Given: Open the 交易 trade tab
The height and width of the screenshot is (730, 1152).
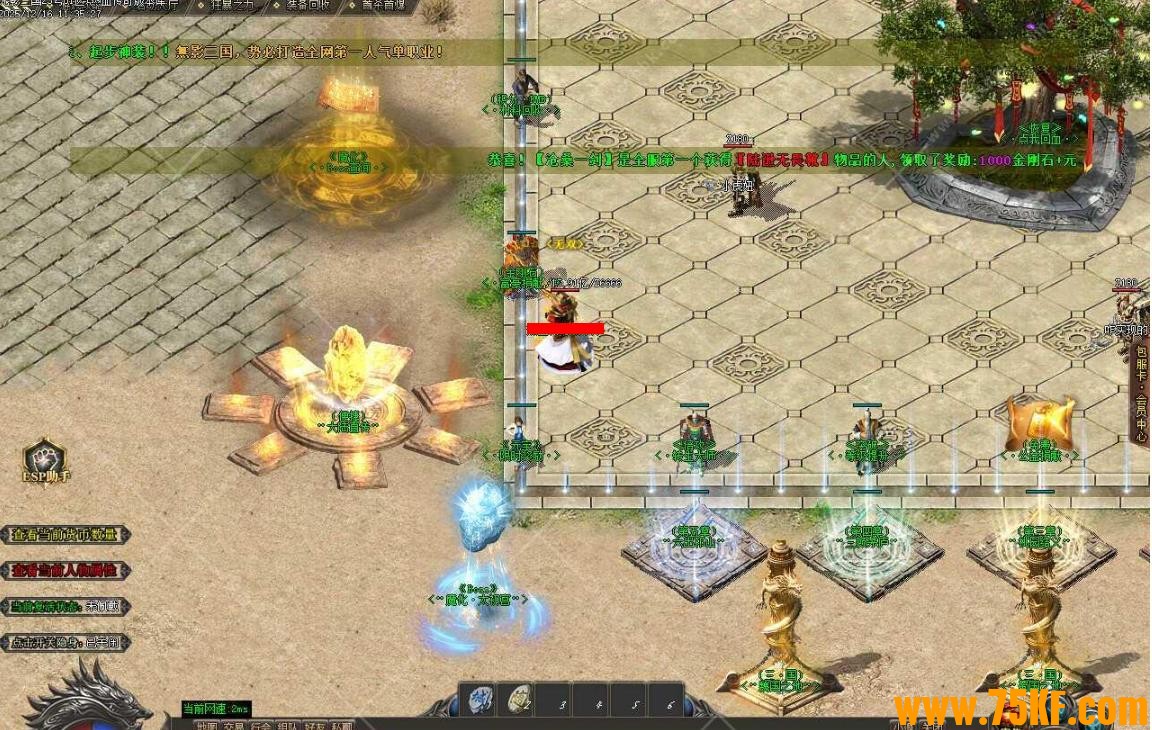Looking at the screenshot, I should pos(234,726).
